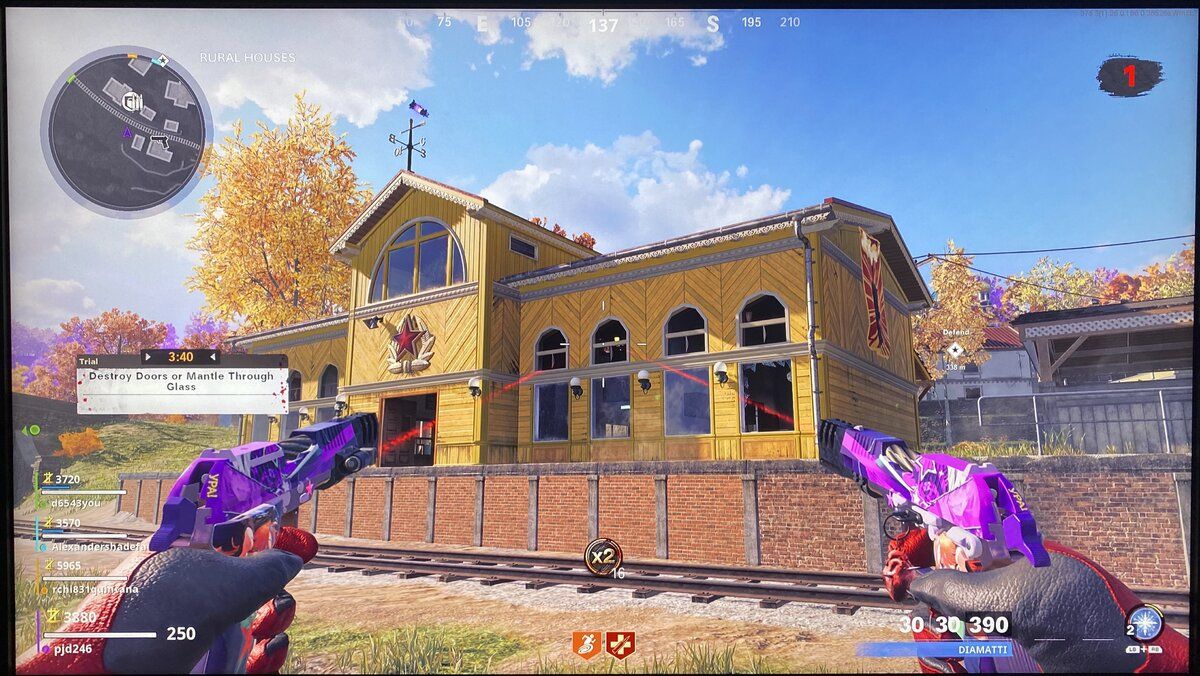The height and width of the screenshot is (676, 1200).
Task: Select player rchi831quintana in squad list
Action: click(x=88, y=589)
